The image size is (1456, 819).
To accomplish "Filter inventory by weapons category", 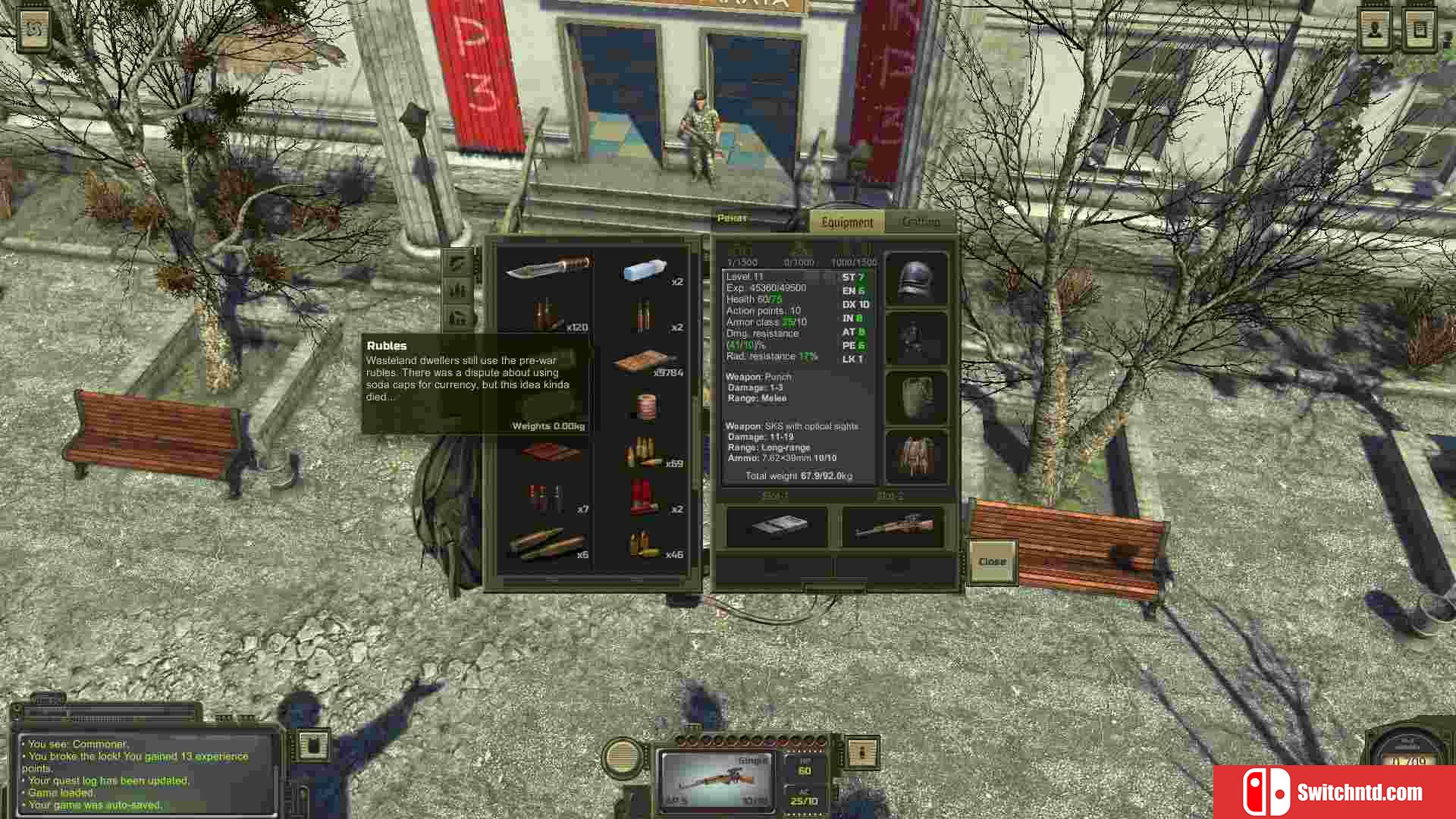I will [457, 263].
